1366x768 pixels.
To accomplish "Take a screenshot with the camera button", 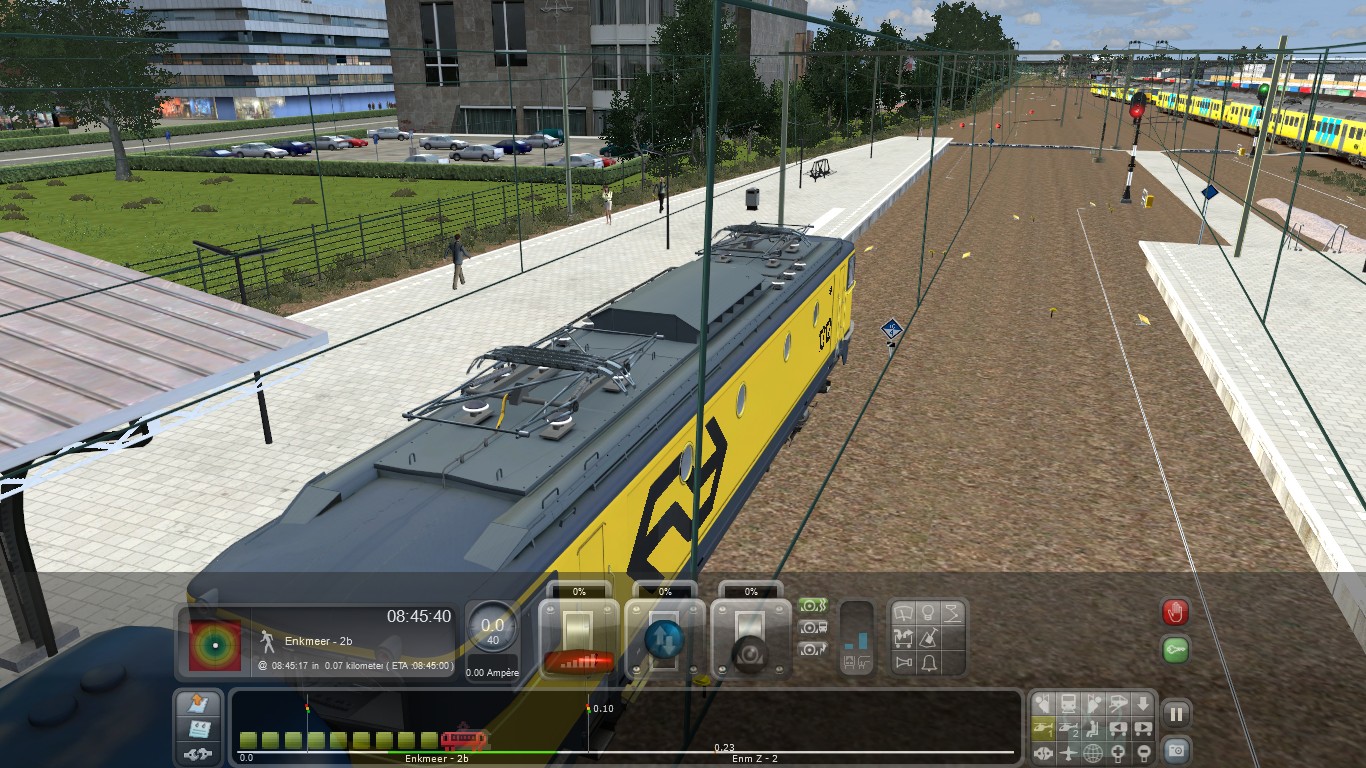I will [1176, 749].
